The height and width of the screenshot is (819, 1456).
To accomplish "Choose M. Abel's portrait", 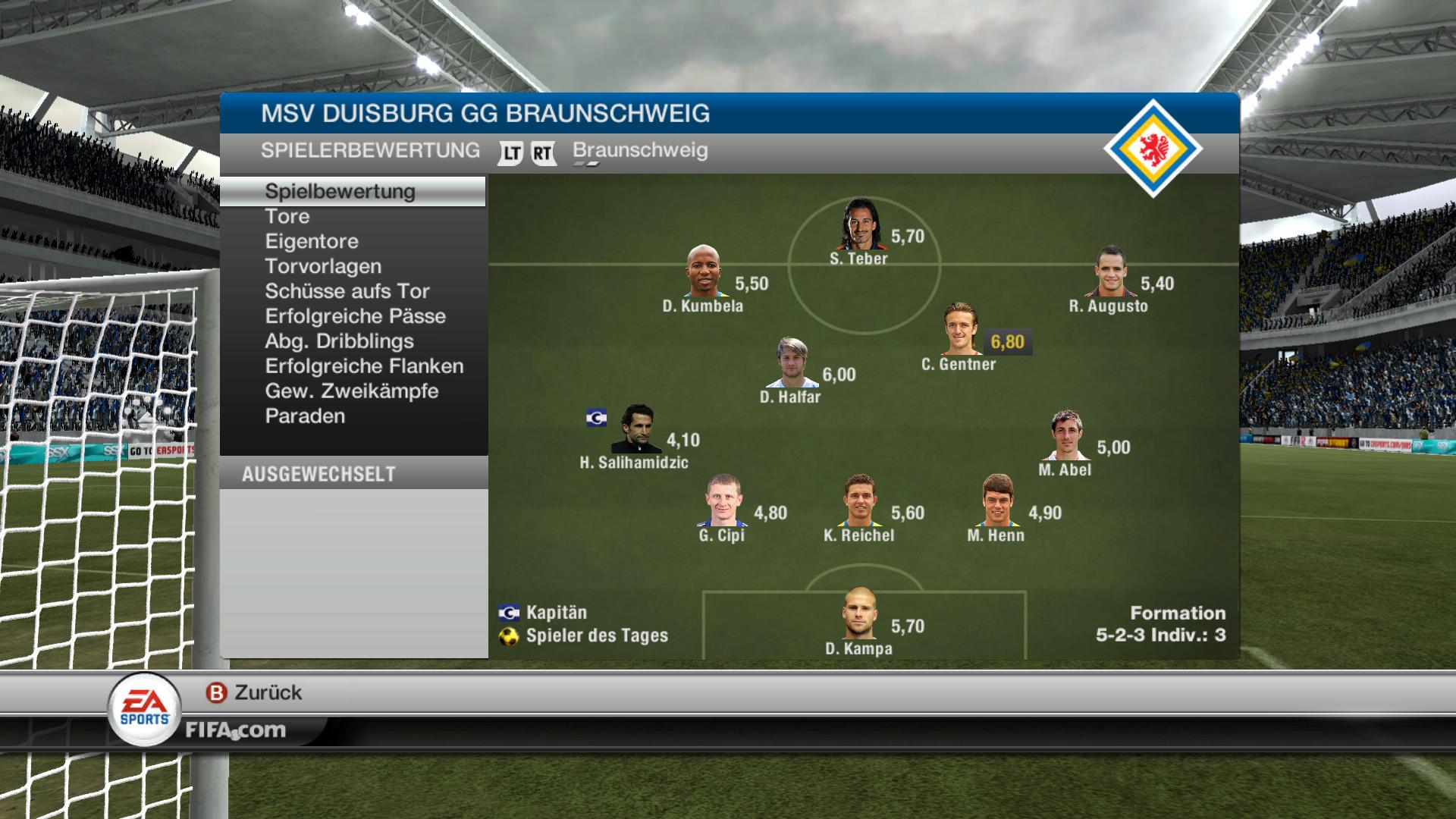I will click(1066, 435).
